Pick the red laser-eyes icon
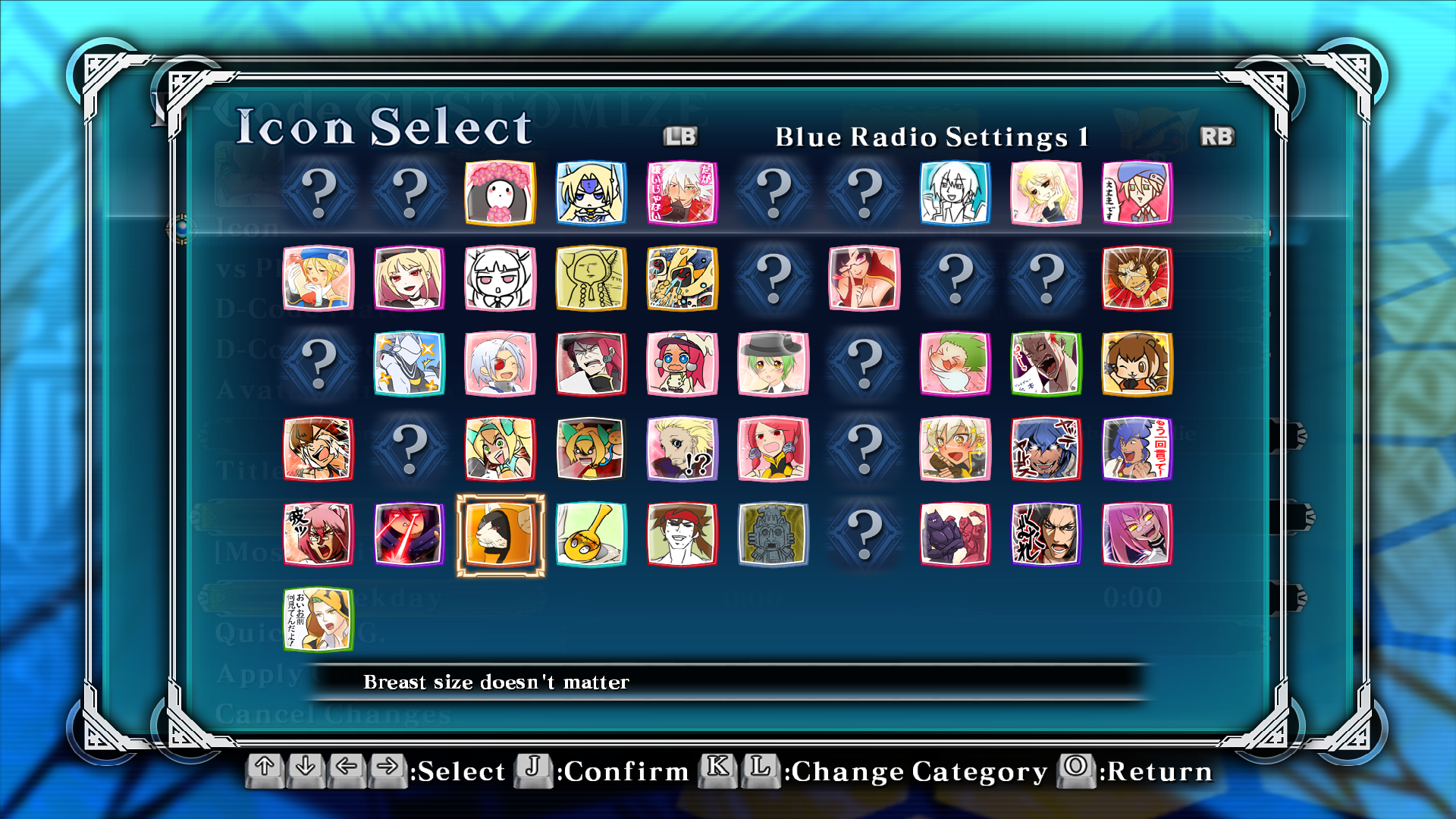1456x819 pixels. (x=409, y=535)
